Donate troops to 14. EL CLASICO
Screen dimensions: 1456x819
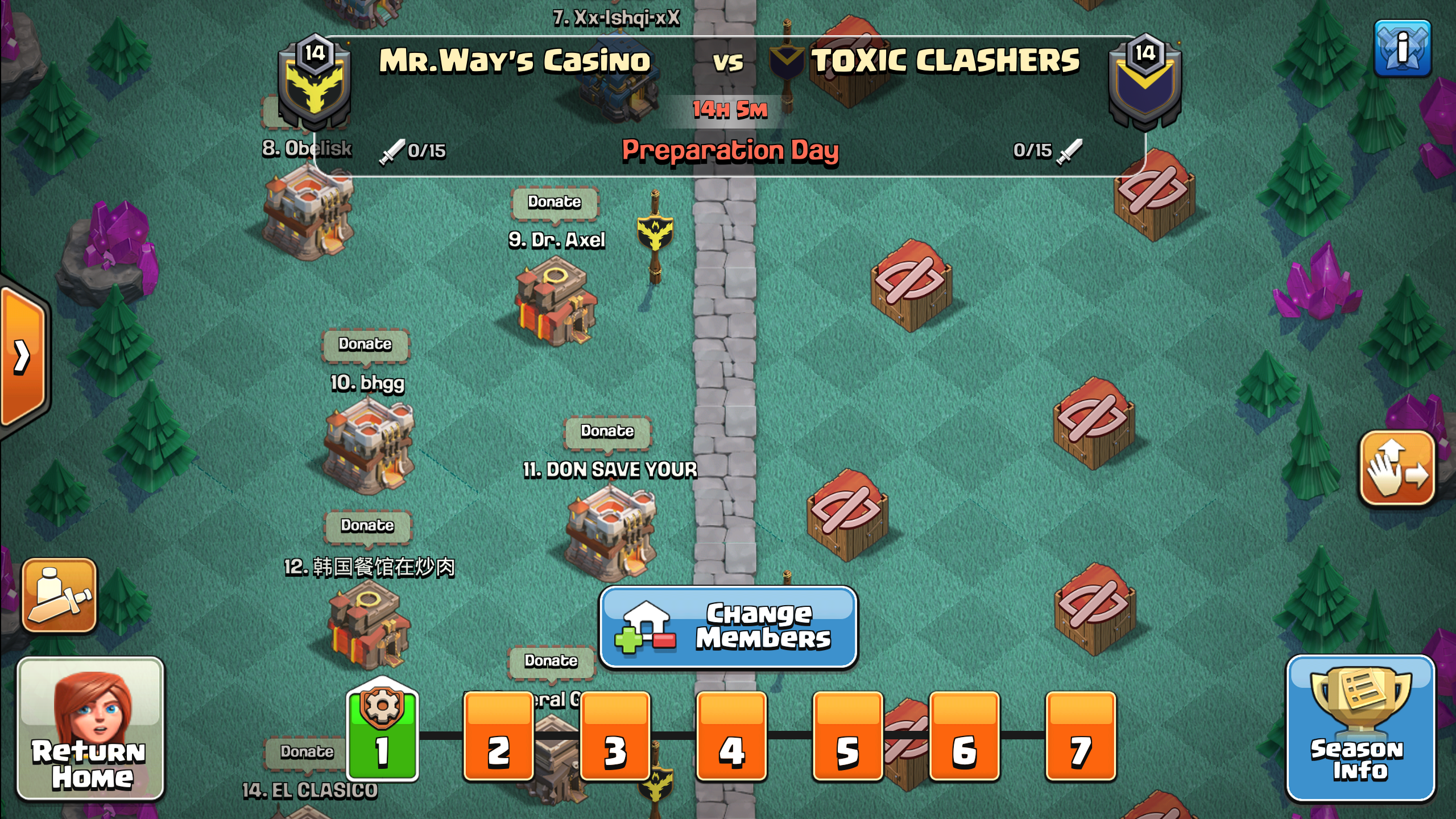tap(307, 752)
